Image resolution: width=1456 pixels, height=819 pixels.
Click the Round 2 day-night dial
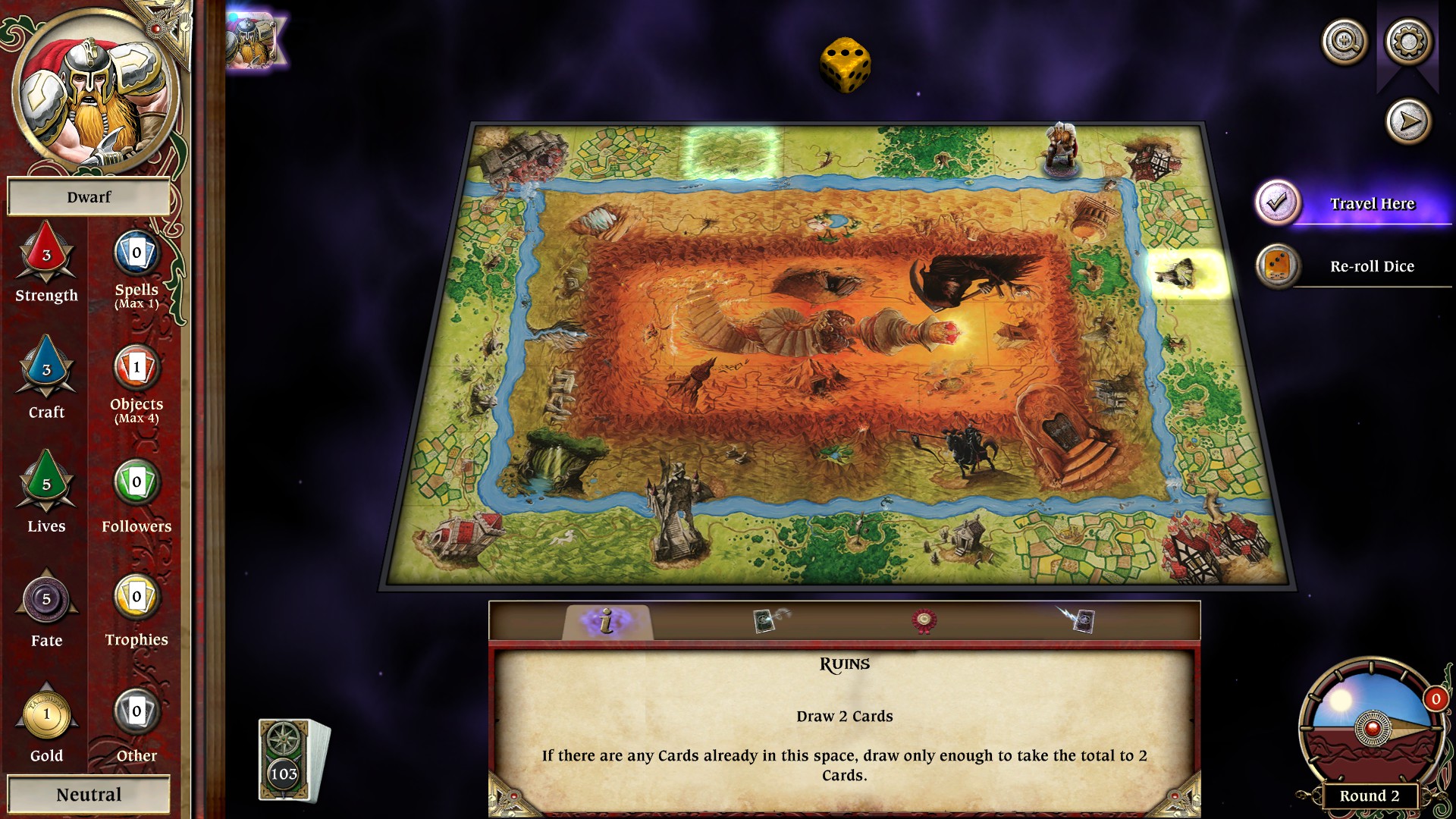pos(1371,728)
